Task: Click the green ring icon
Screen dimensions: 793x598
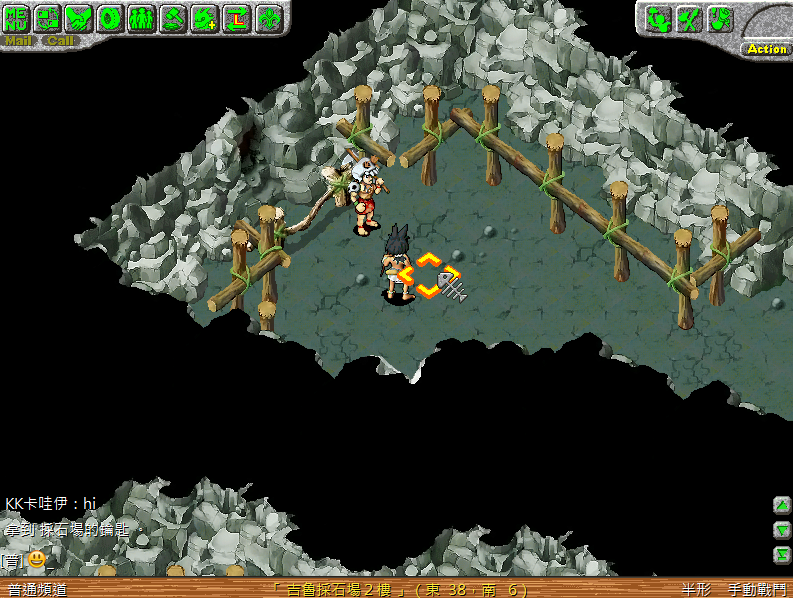Action: [x=110, y=18]
